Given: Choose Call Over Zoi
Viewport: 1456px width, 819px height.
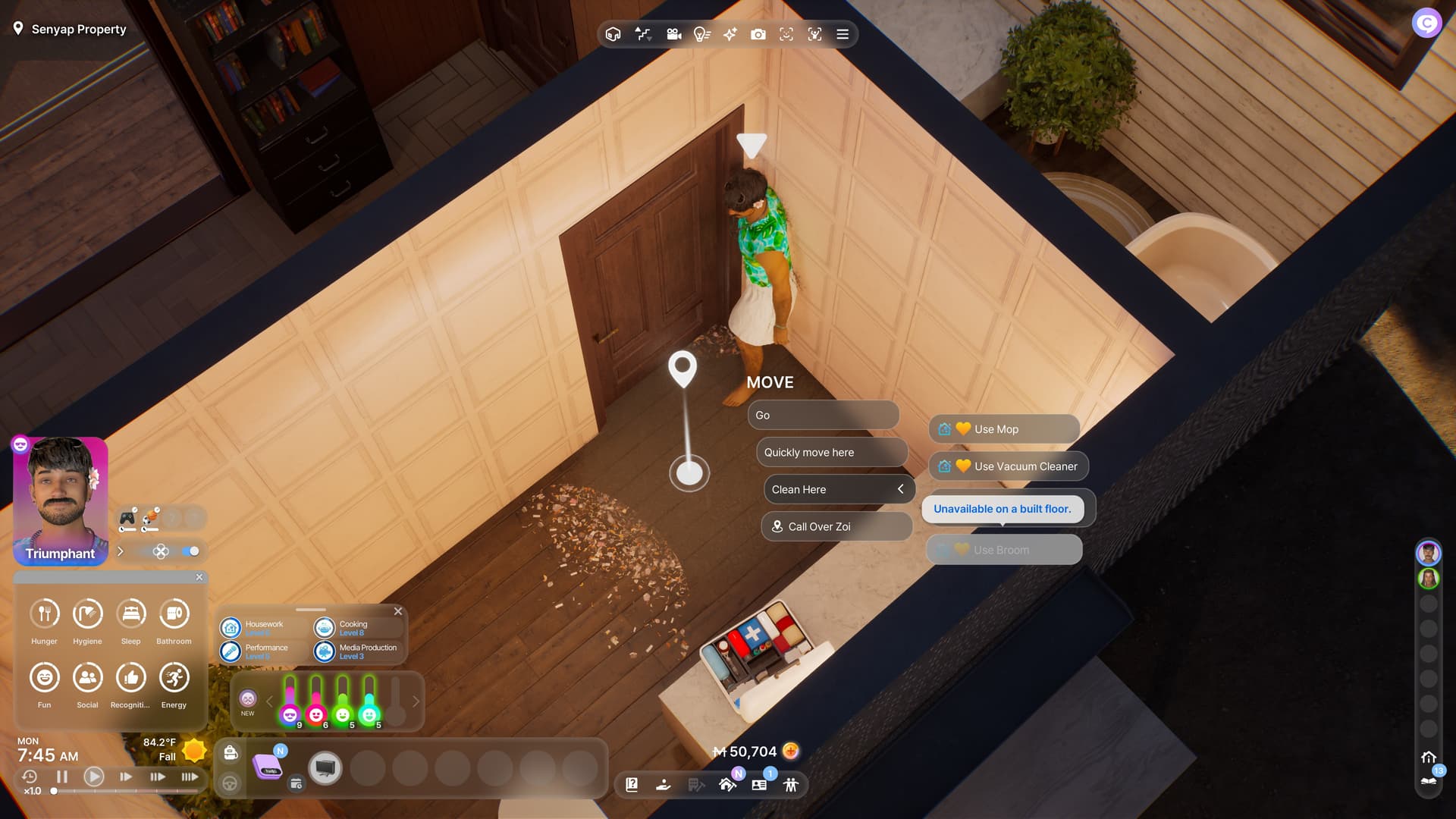Looking at the screenshot, I should coord(836,527).
